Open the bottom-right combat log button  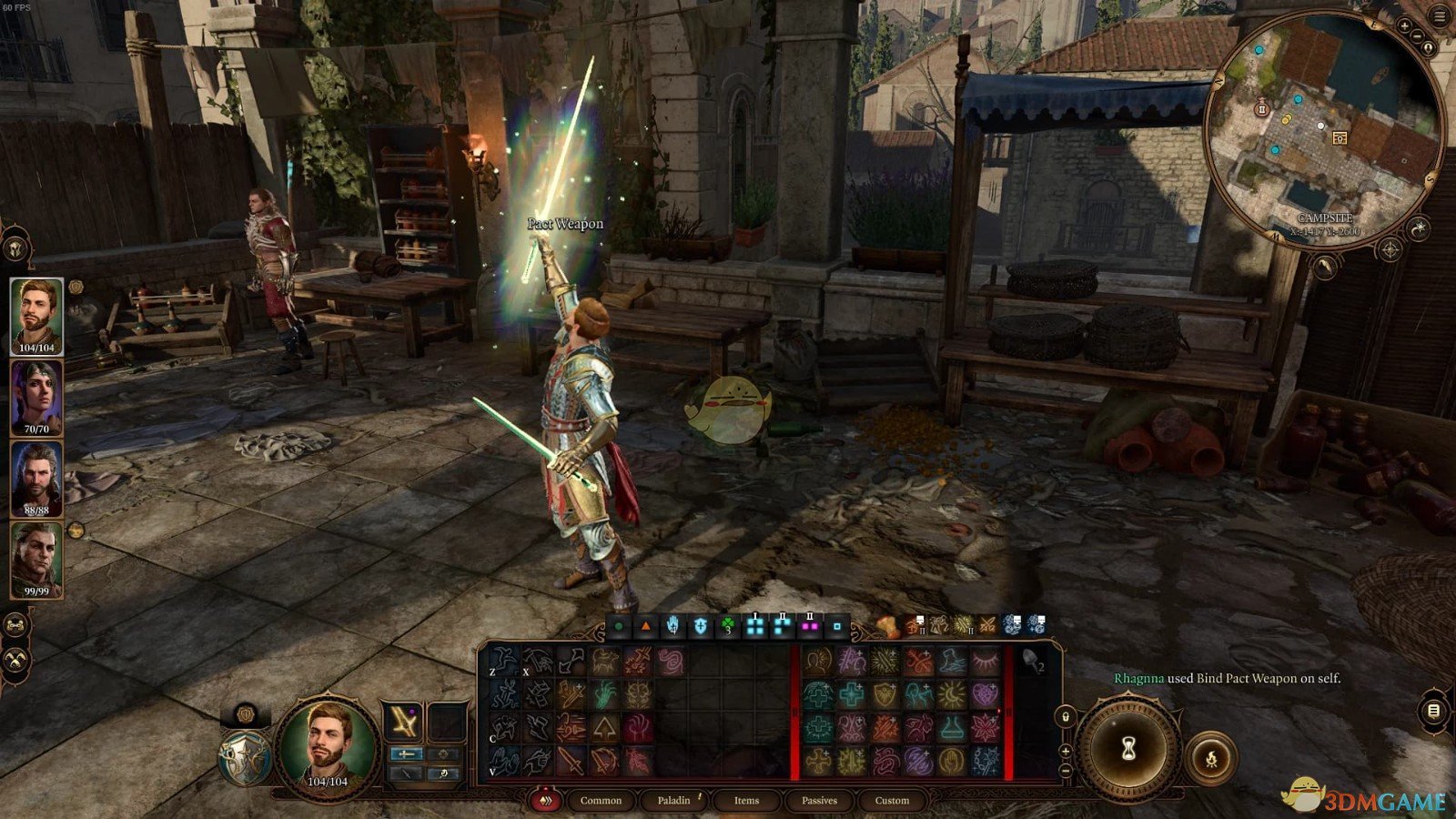click(1433, 711)
